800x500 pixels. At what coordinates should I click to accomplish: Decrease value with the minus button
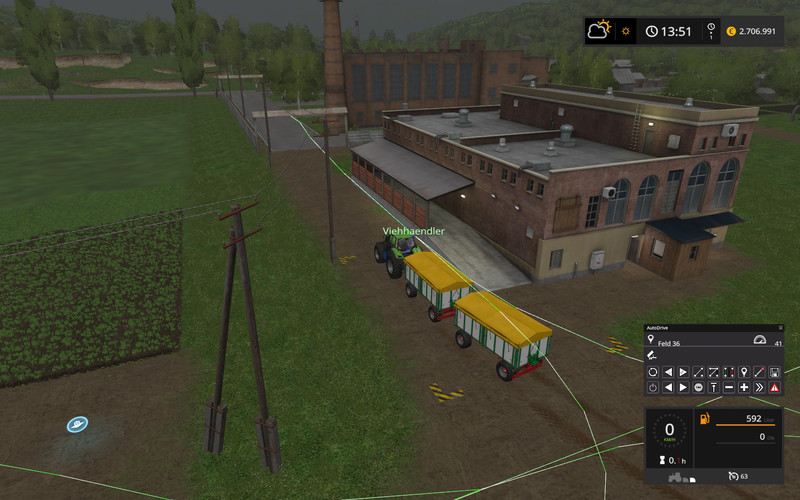click(x=728, y=387)
